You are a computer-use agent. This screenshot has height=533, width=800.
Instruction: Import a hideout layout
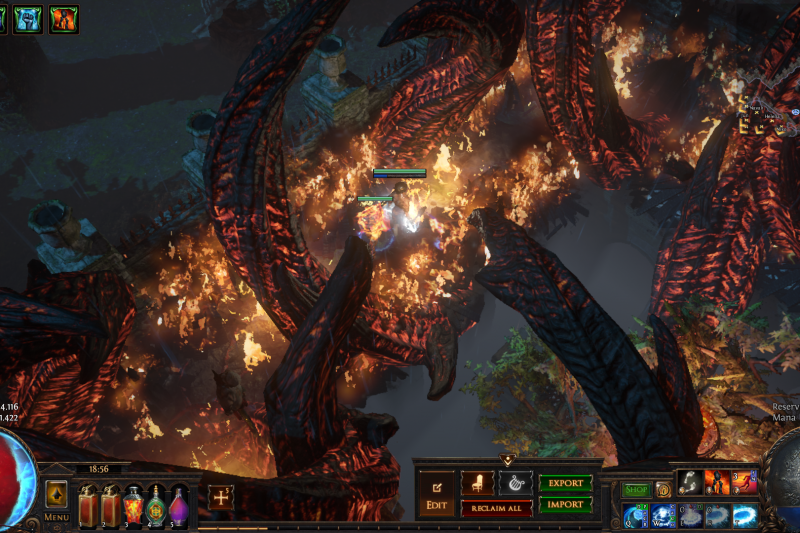(565, 505)
